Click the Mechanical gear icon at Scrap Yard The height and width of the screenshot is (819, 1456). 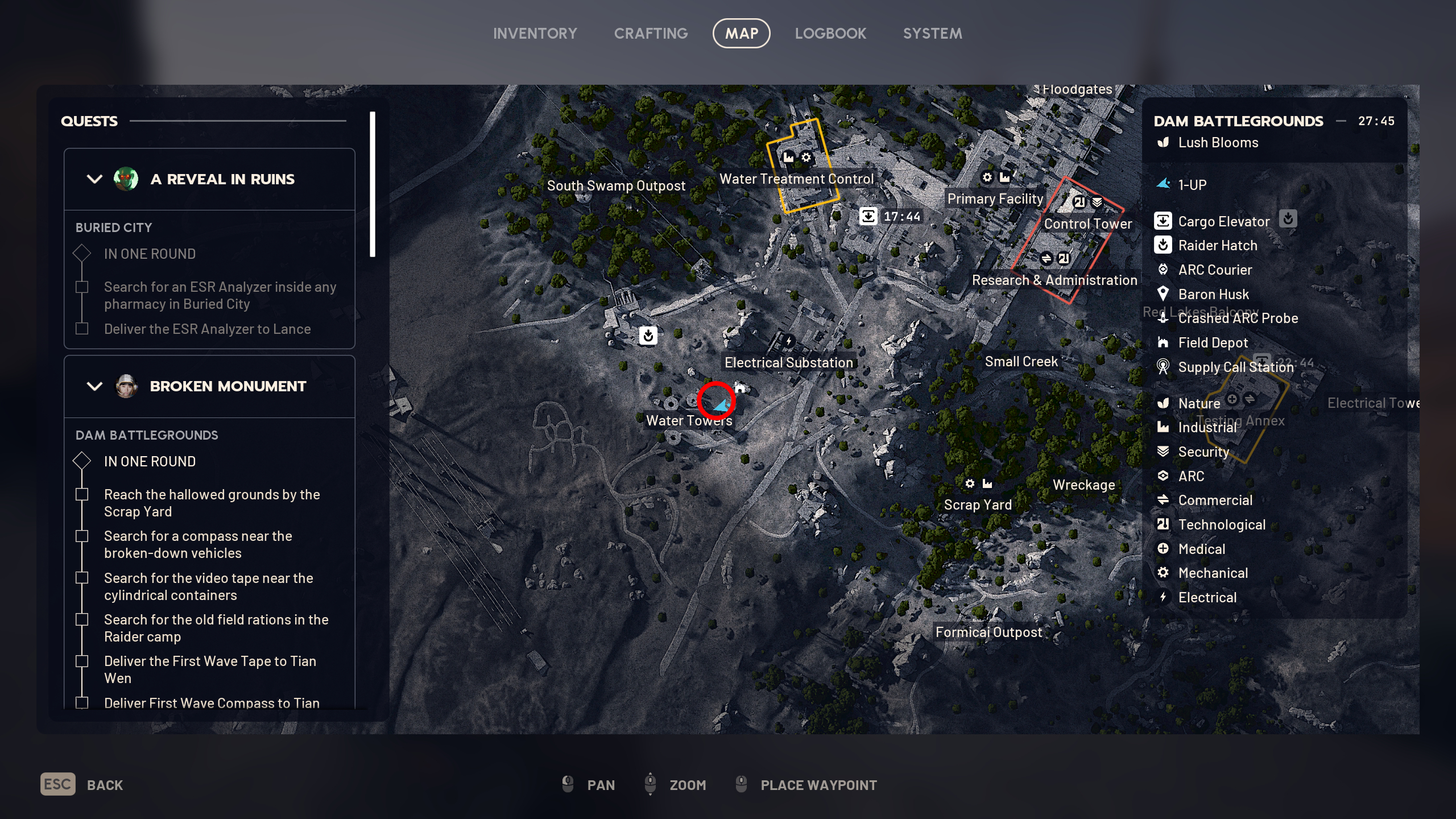[x=970, y=483]
